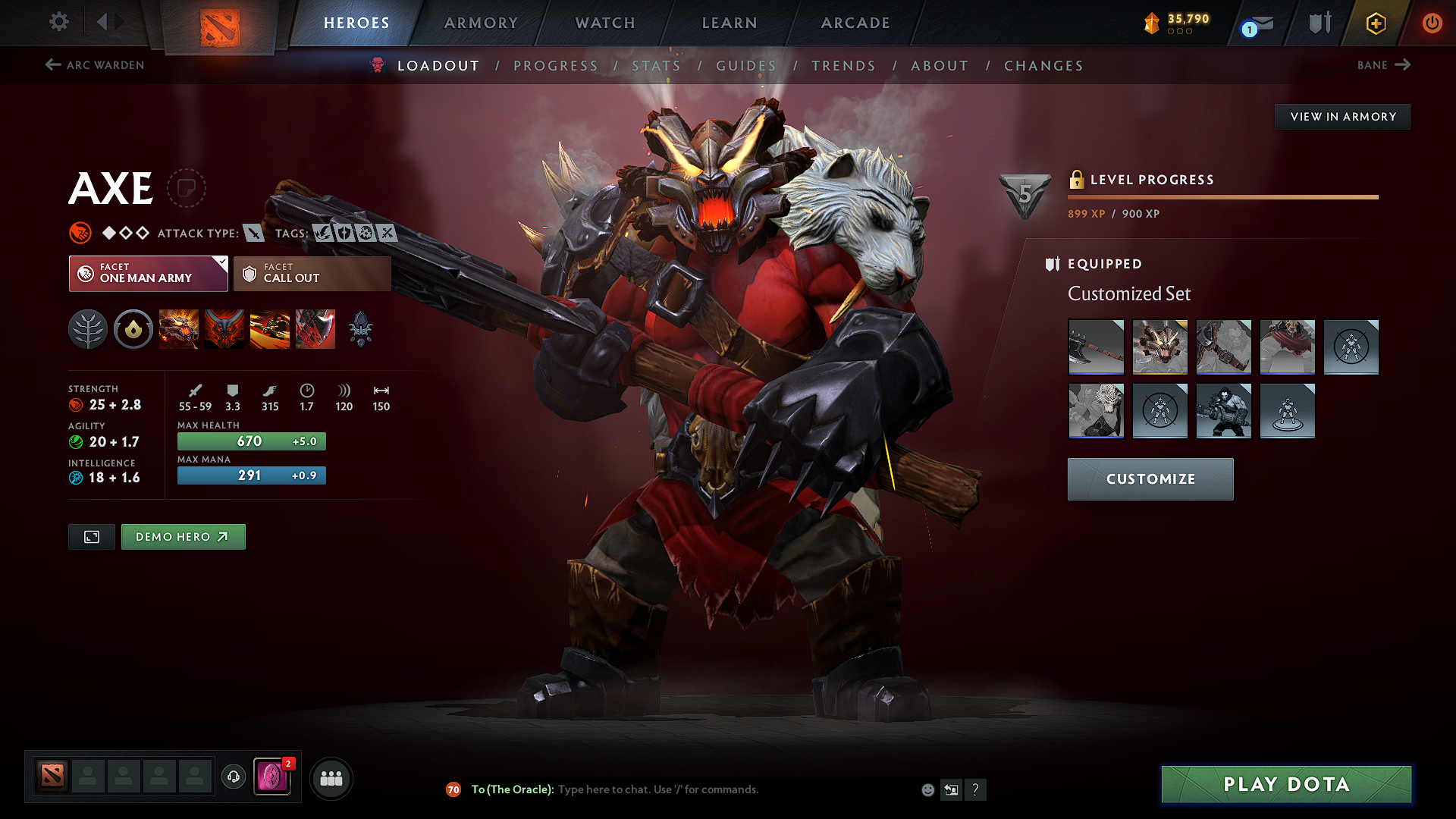Start matchmaking with Play Dota
Image resolution: width=1456 pixels, height=819 pixels.
point(1286,784)
